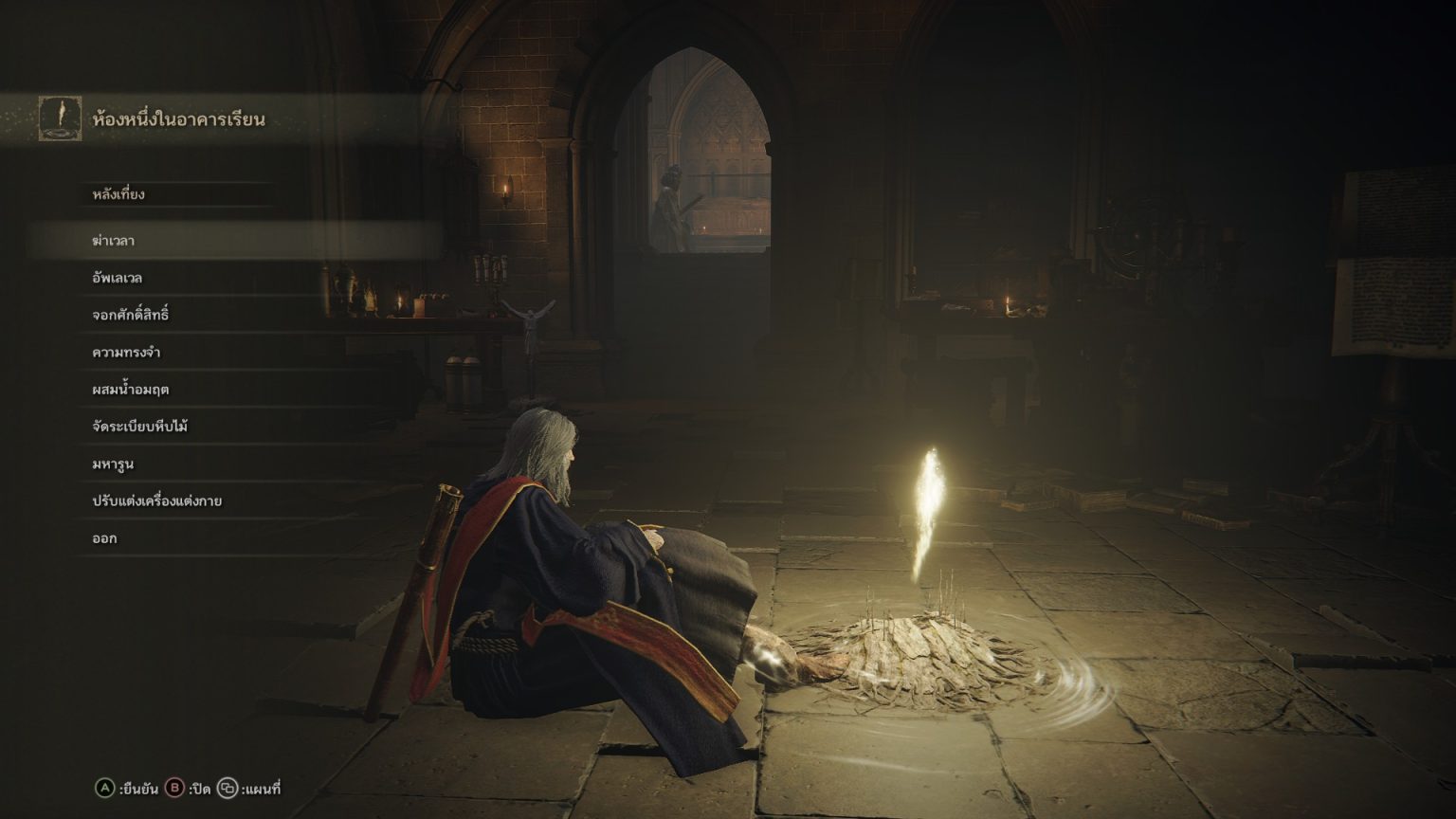Open ความทรงจำ to memorize spells
Screen dimensions: 1456x819
click(126, 353)
